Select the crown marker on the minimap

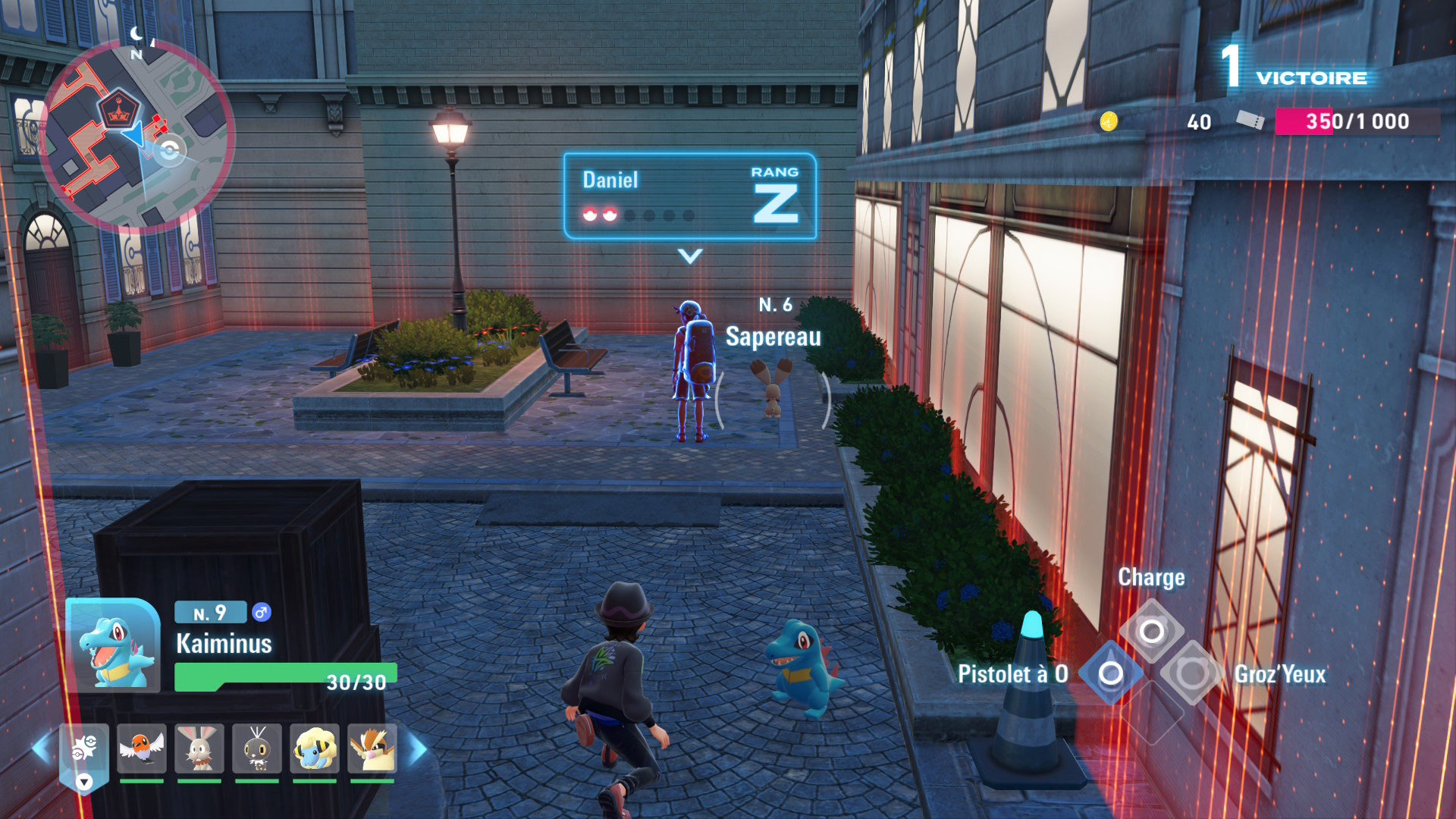click(119, 110)
